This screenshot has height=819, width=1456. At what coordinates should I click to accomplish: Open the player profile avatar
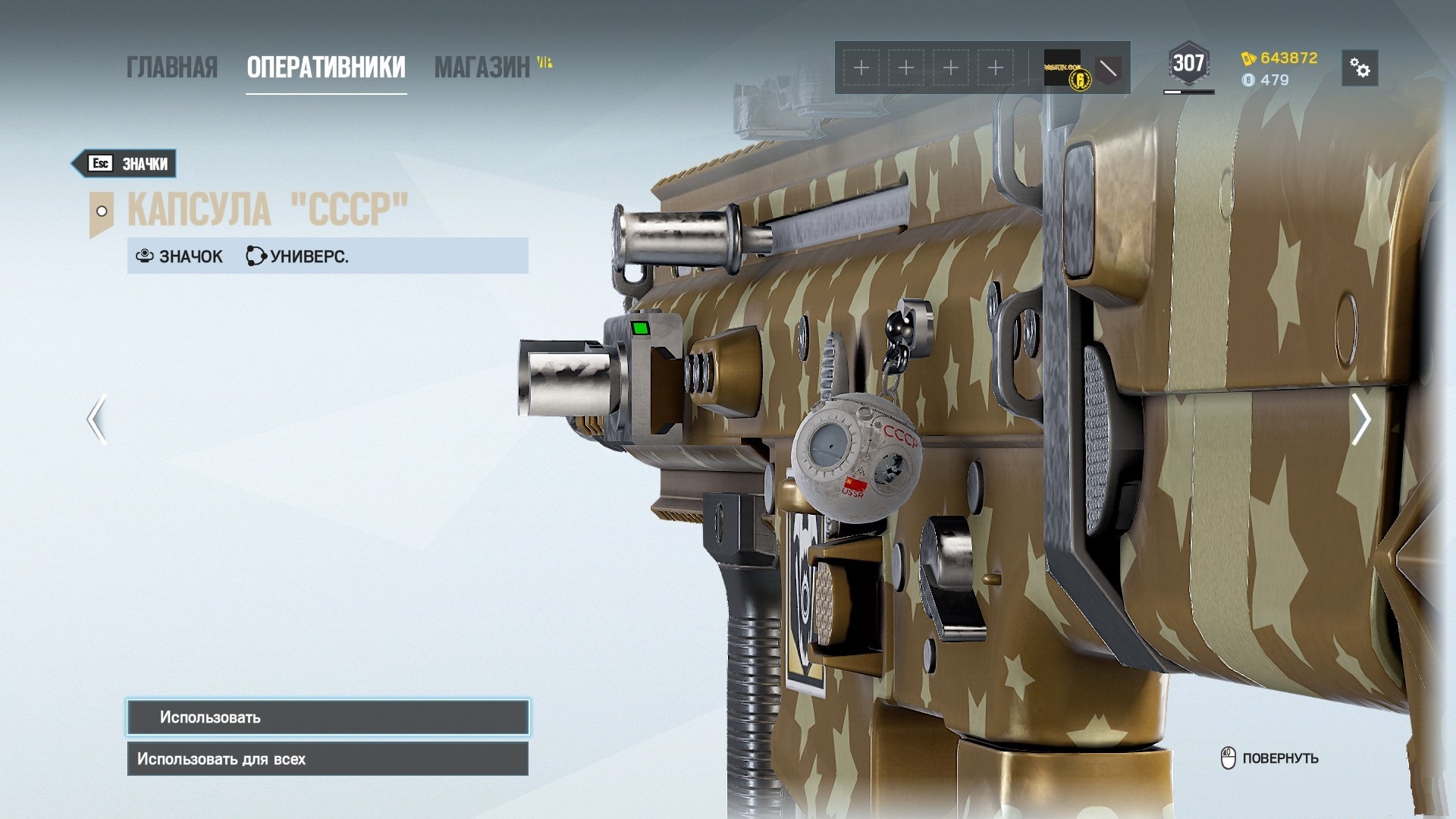1062,68
